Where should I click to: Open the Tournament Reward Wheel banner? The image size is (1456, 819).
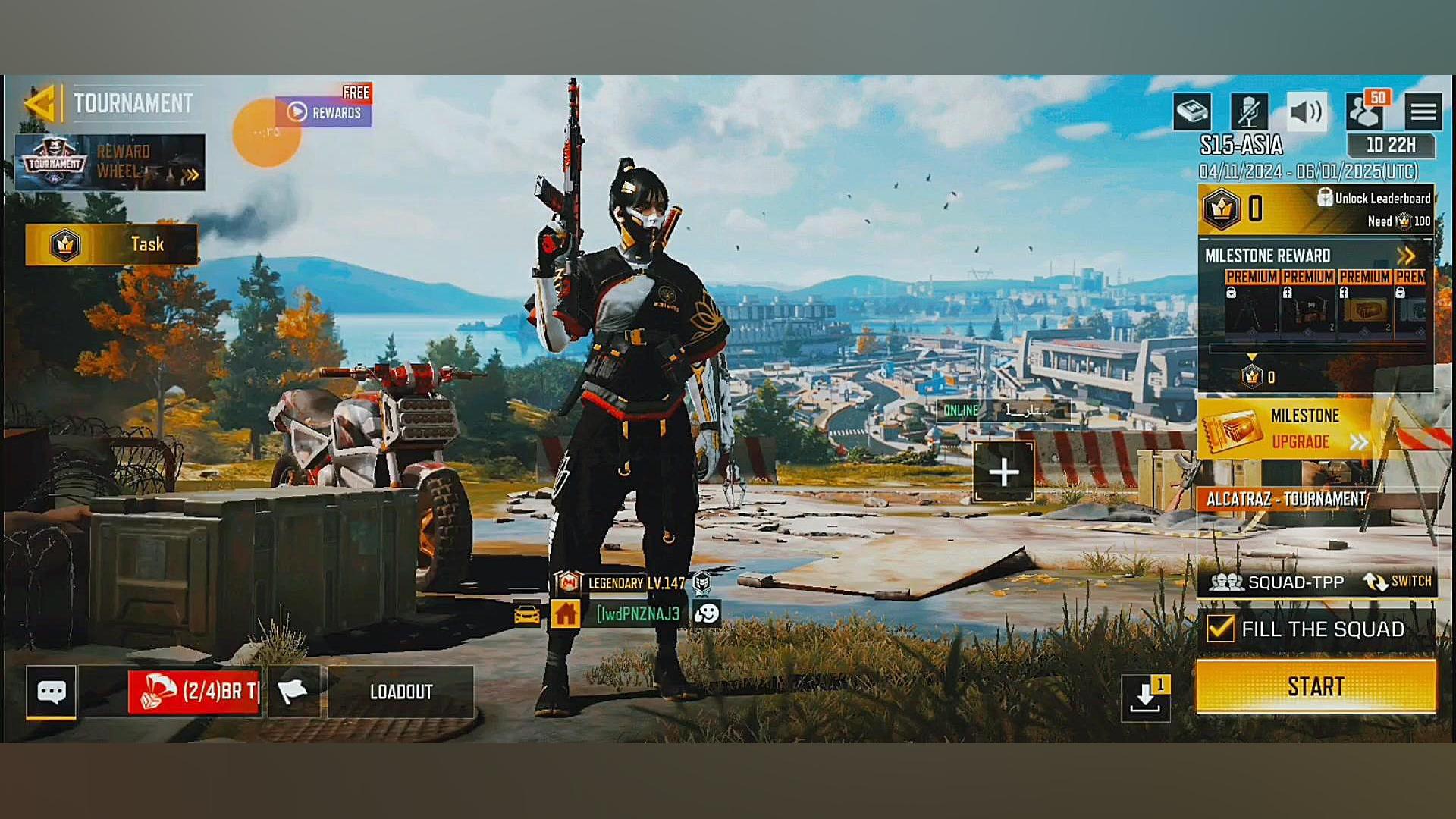coord(110,162)
